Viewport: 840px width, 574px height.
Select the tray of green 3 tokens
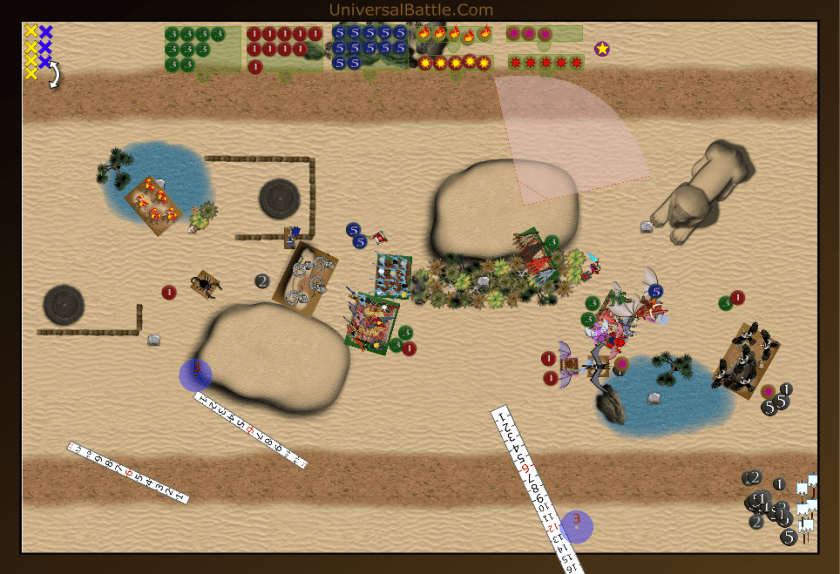click(203, 49)
